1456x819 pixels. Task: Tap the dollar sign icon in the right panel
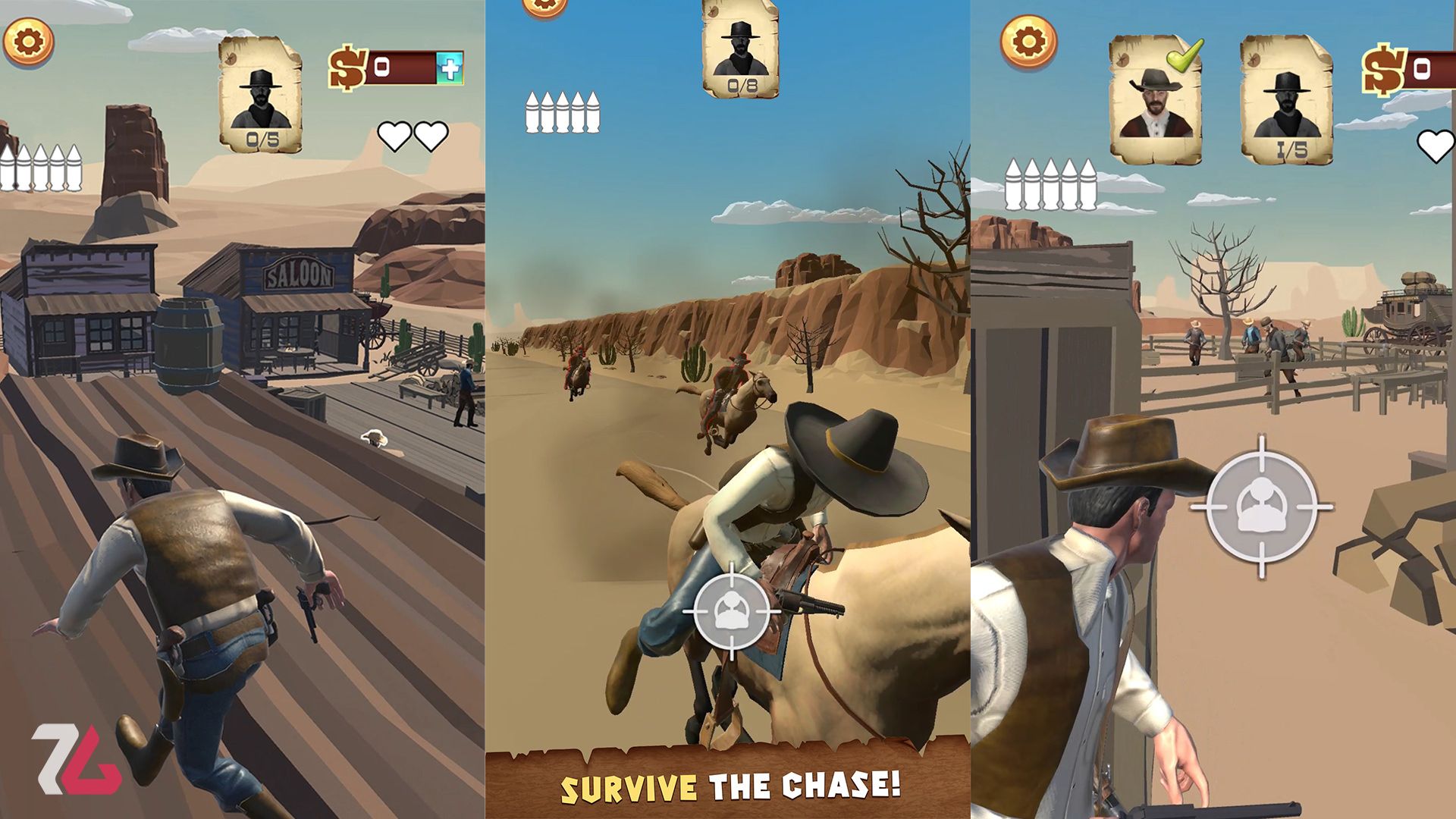pyautogui.click(x=1385, y=70)
